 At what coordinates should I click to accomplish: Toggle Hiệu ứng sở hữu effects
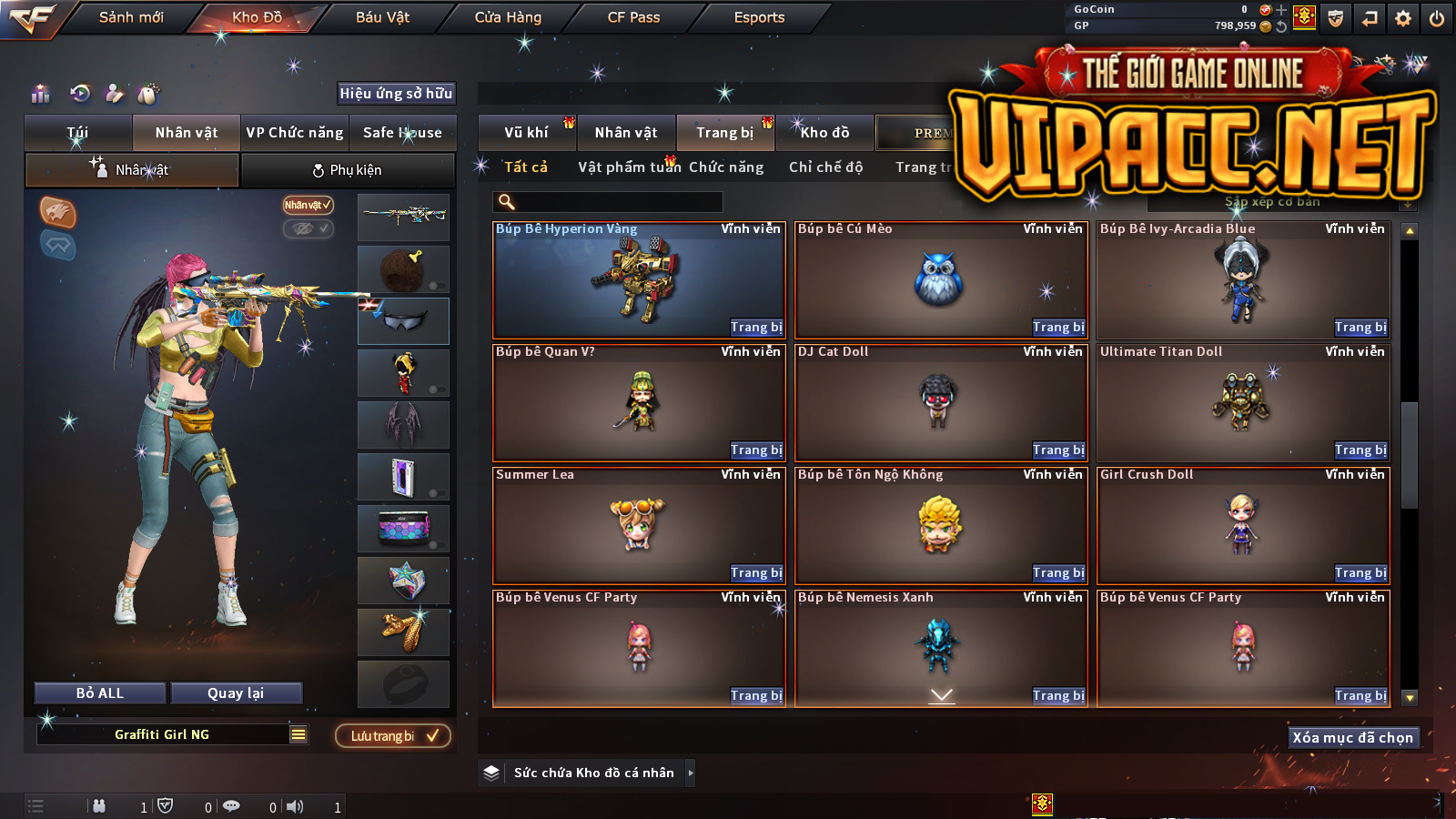point(396,94)
